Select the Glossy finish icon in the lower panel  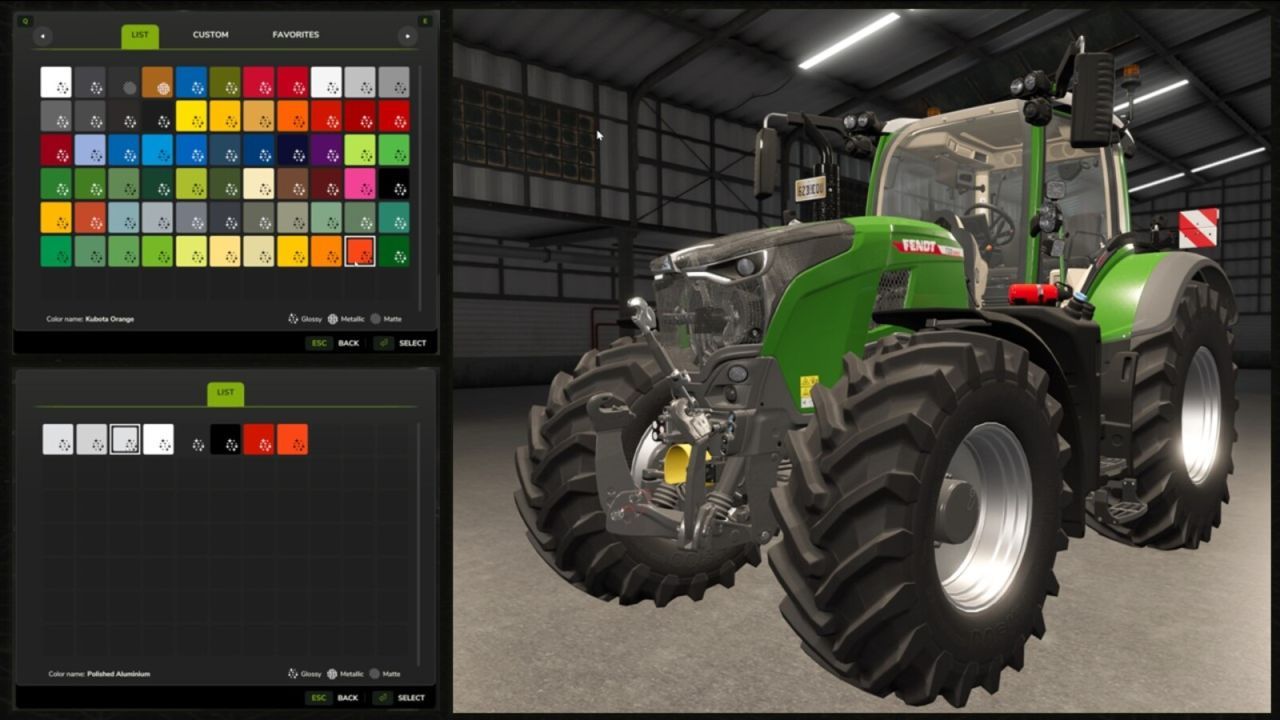tap(293, 673)
